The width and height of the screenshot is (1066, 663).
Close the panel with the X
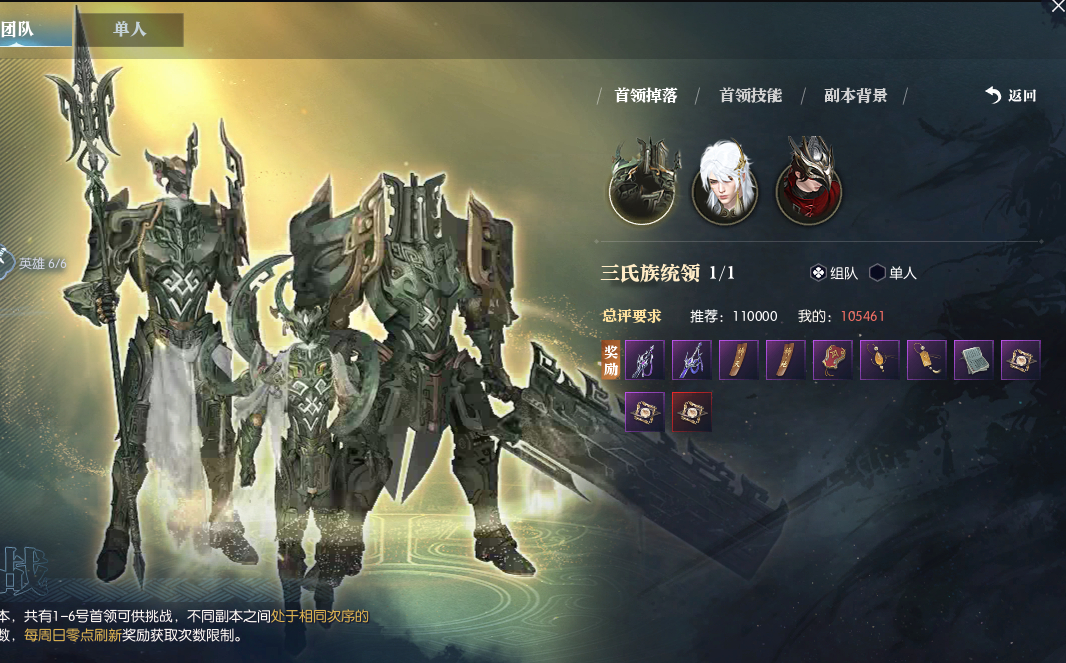point(1056,6)
